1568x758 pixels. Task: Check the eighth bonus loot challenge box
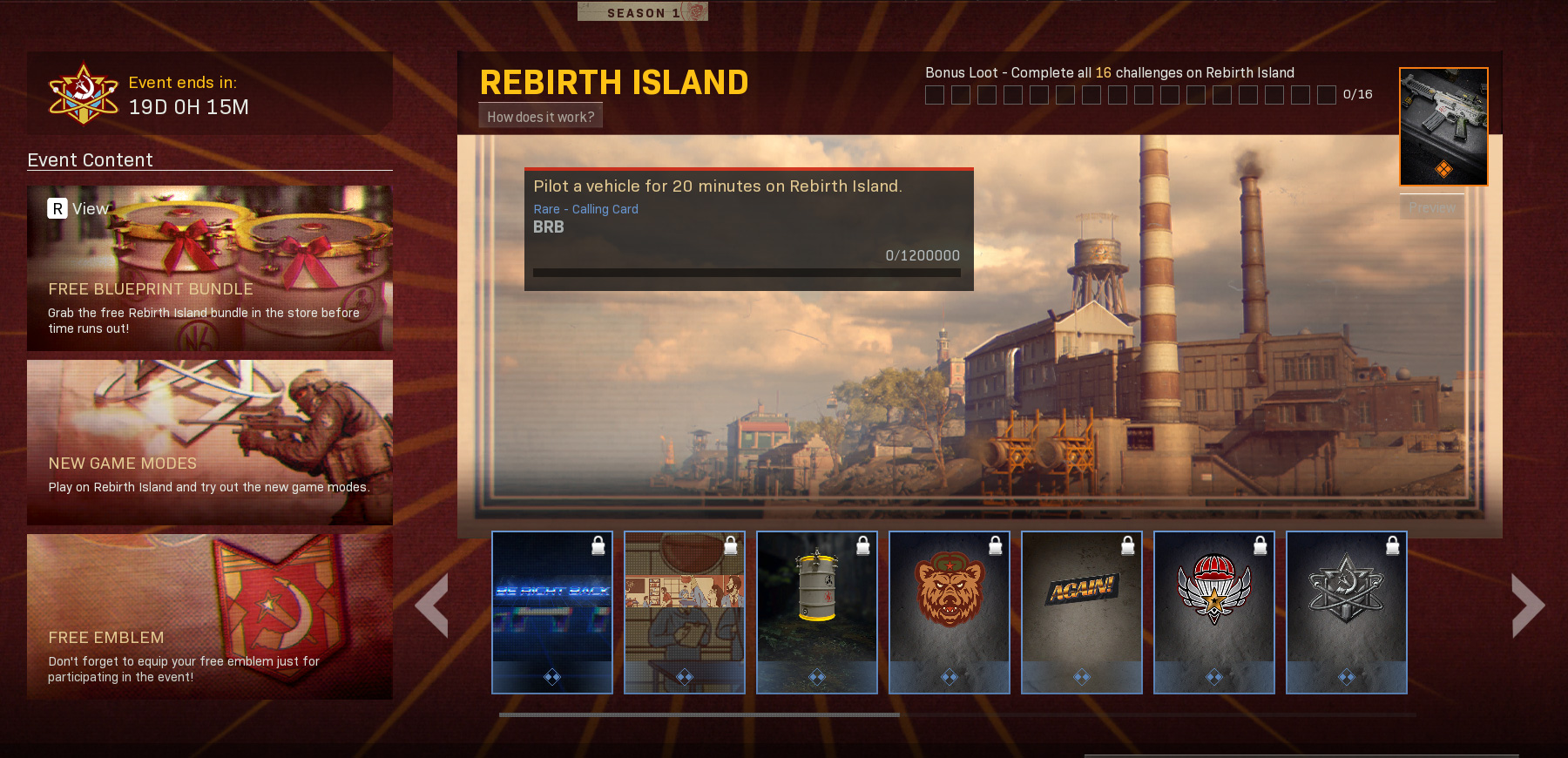tap(1119, 96)
